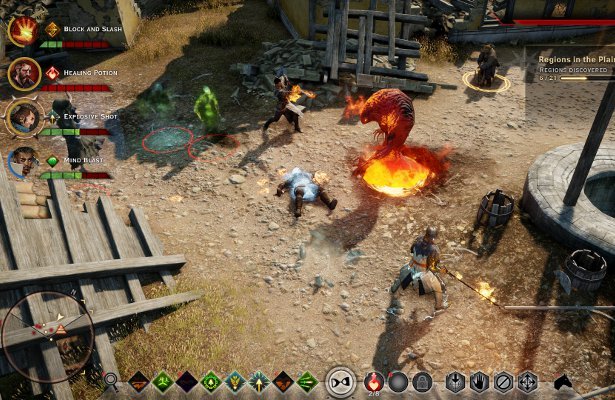The width and height of the screenshot is (615, 400).
Task: Click the magnifying glass search icon
Action: coord(111,381)
